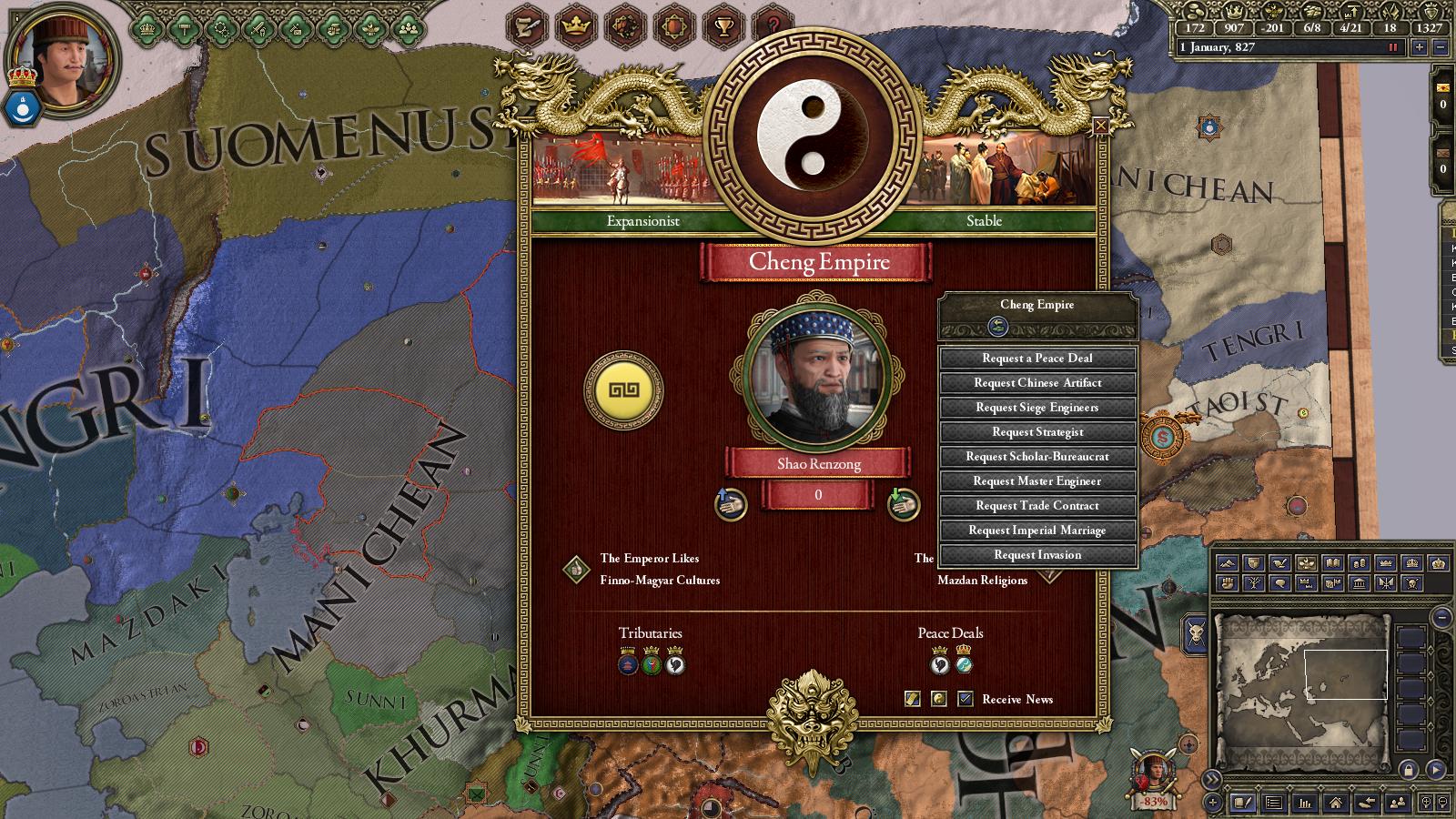Screen dimensions: 1456x819
Task: Choose Request Master Engineer
Action: pos(1037,481)
